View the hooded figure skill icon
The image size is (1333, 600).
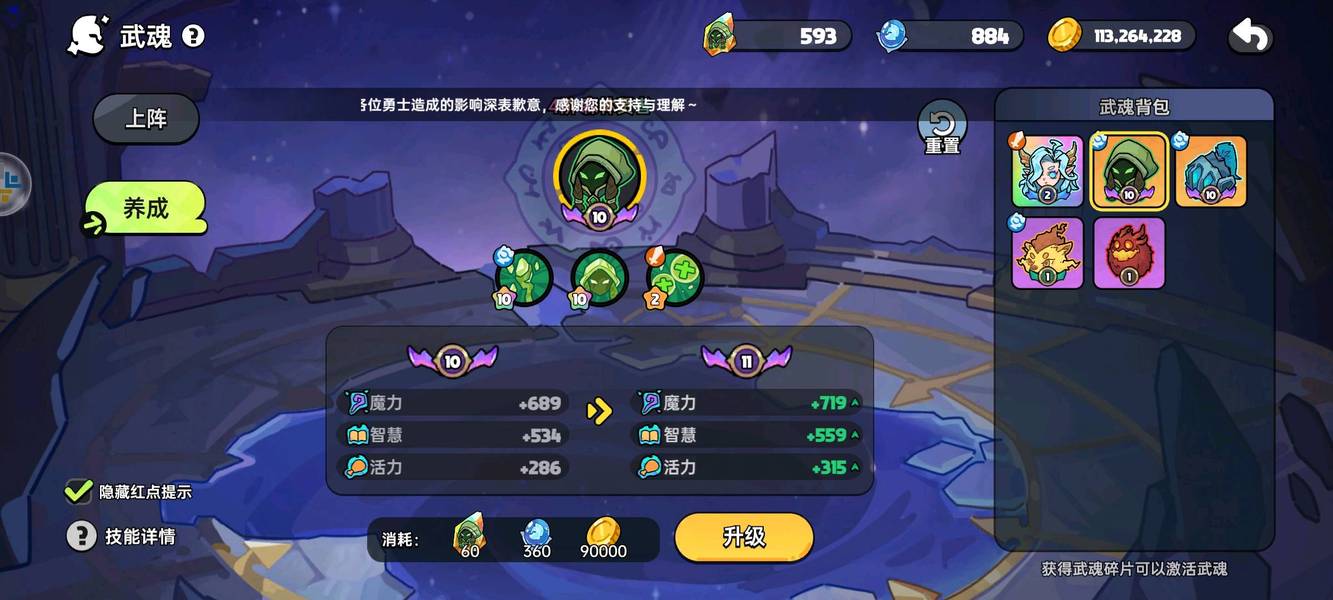(600, 277)
